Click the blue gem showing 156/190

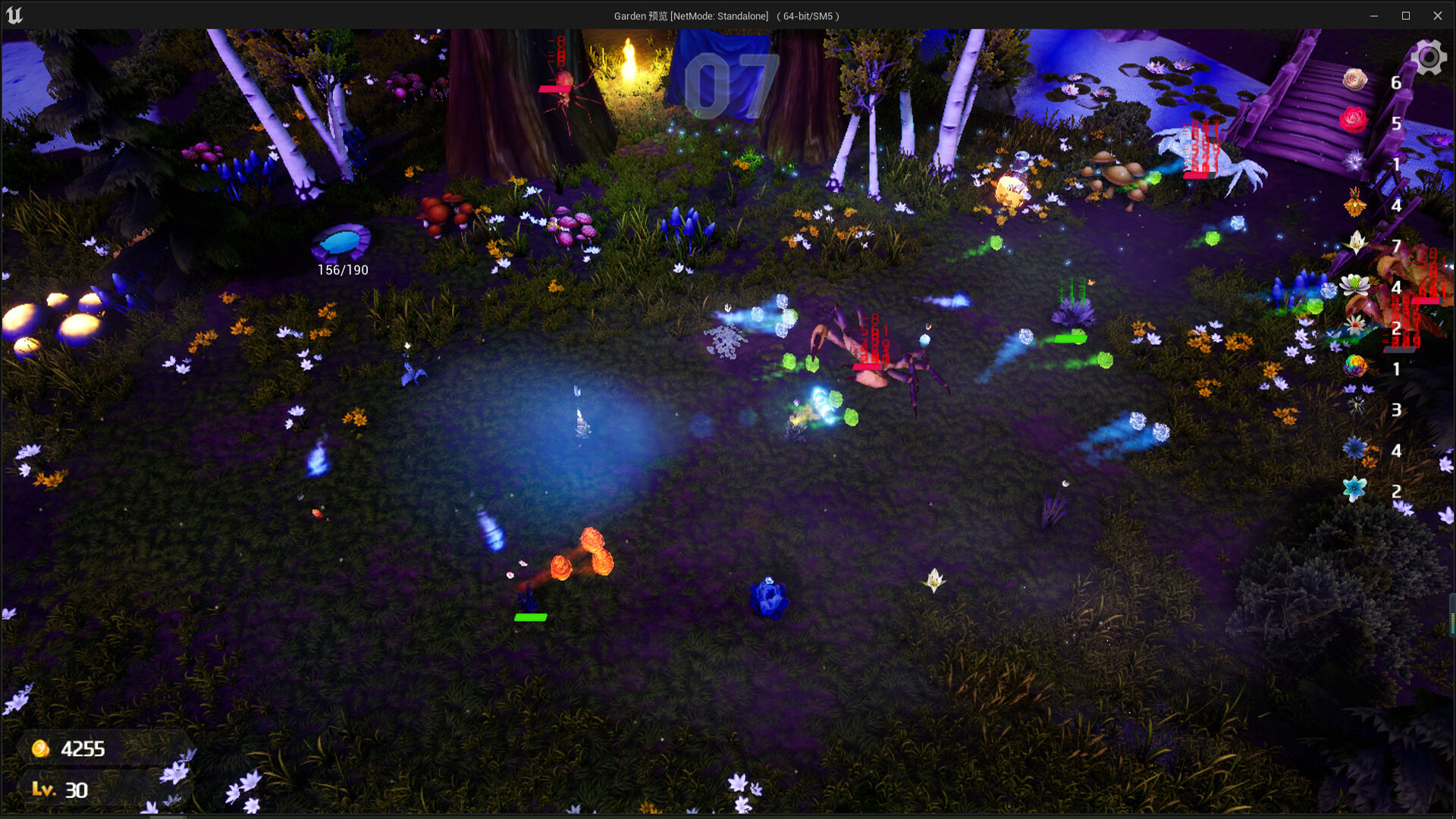point(342,243)
